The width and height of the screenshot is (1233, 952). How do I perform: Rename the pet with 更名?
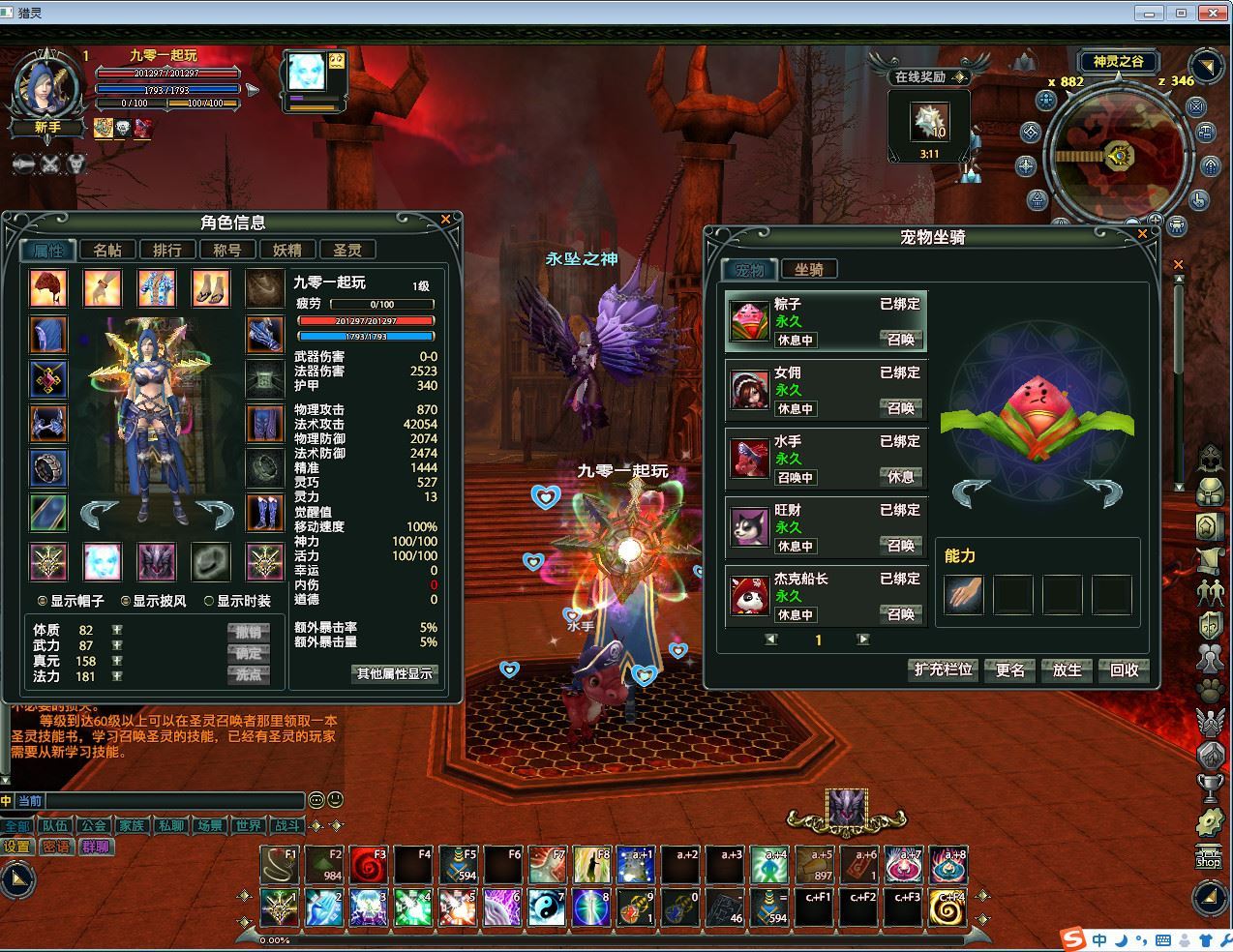tap(1009, 669)
